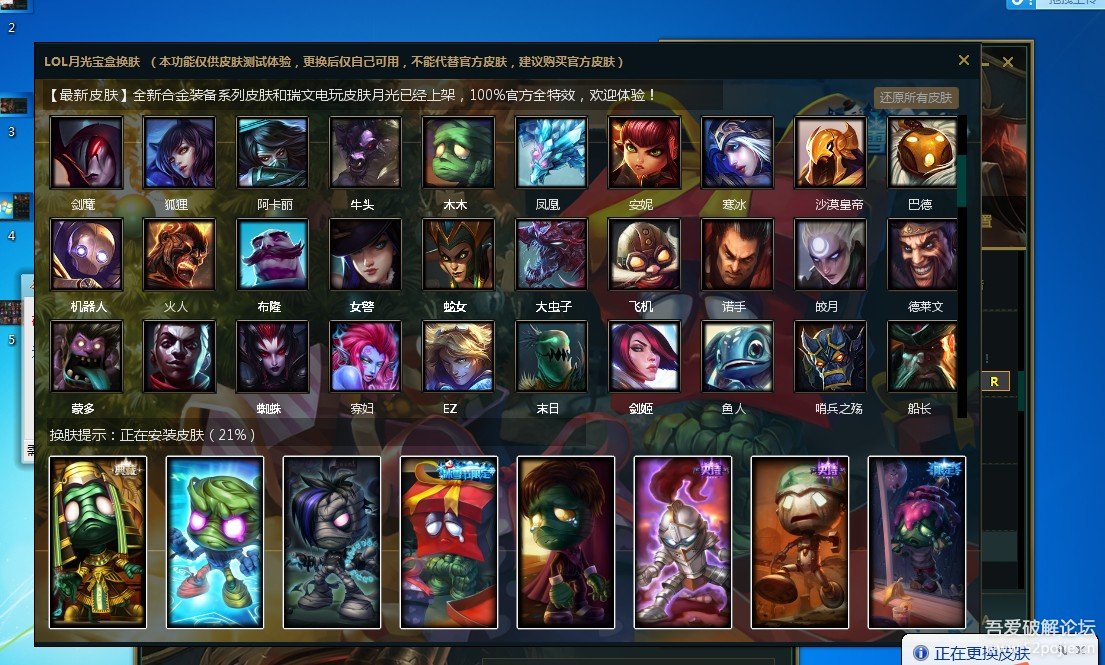Choose the pharaoh Amumu skin card
Screen dimensions: 1105x665
pos(98,542)
